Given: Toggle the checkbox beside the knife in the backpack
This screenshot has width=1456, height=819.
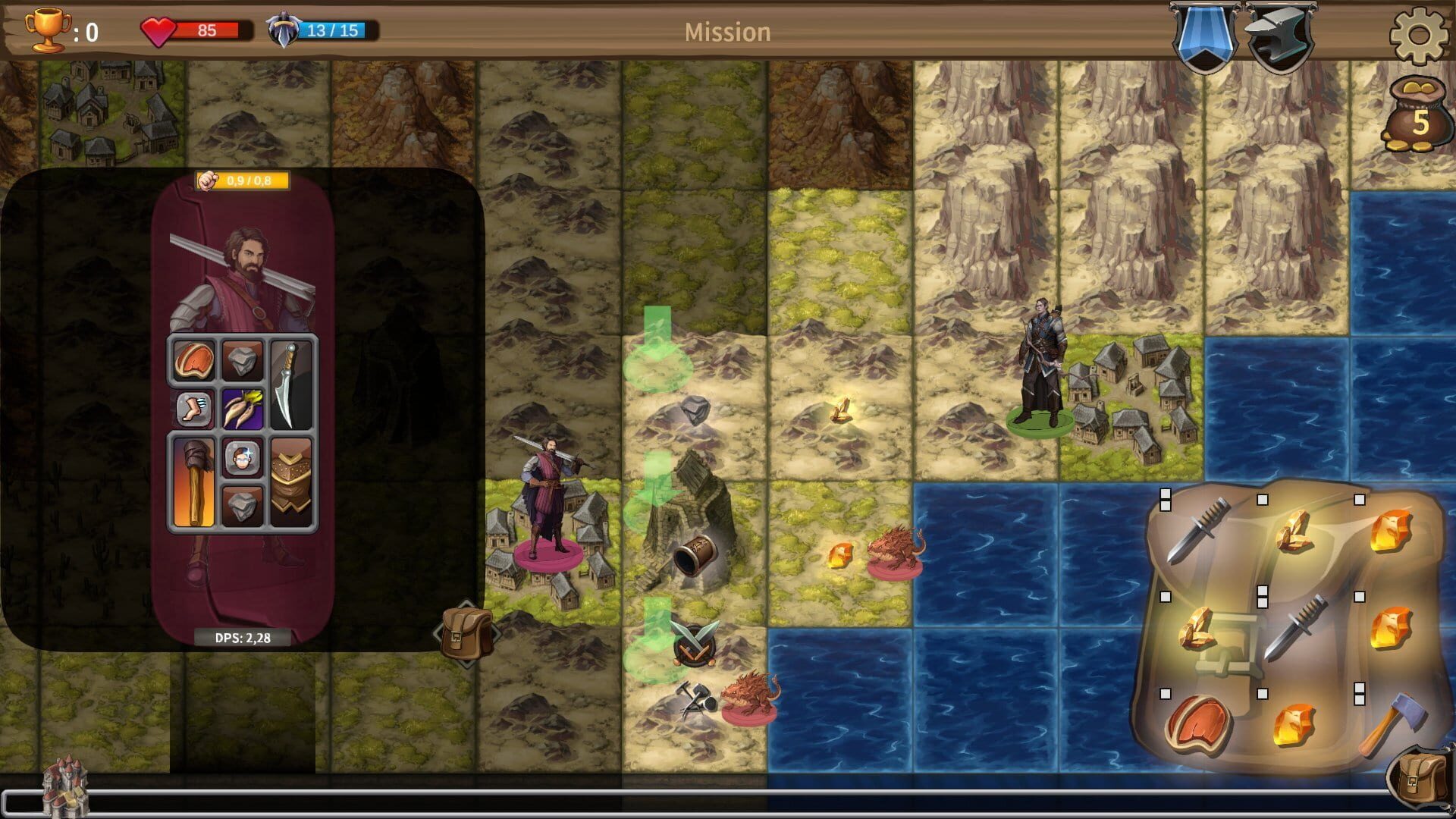Looking at the screenshot, I should coord(1165,500).
